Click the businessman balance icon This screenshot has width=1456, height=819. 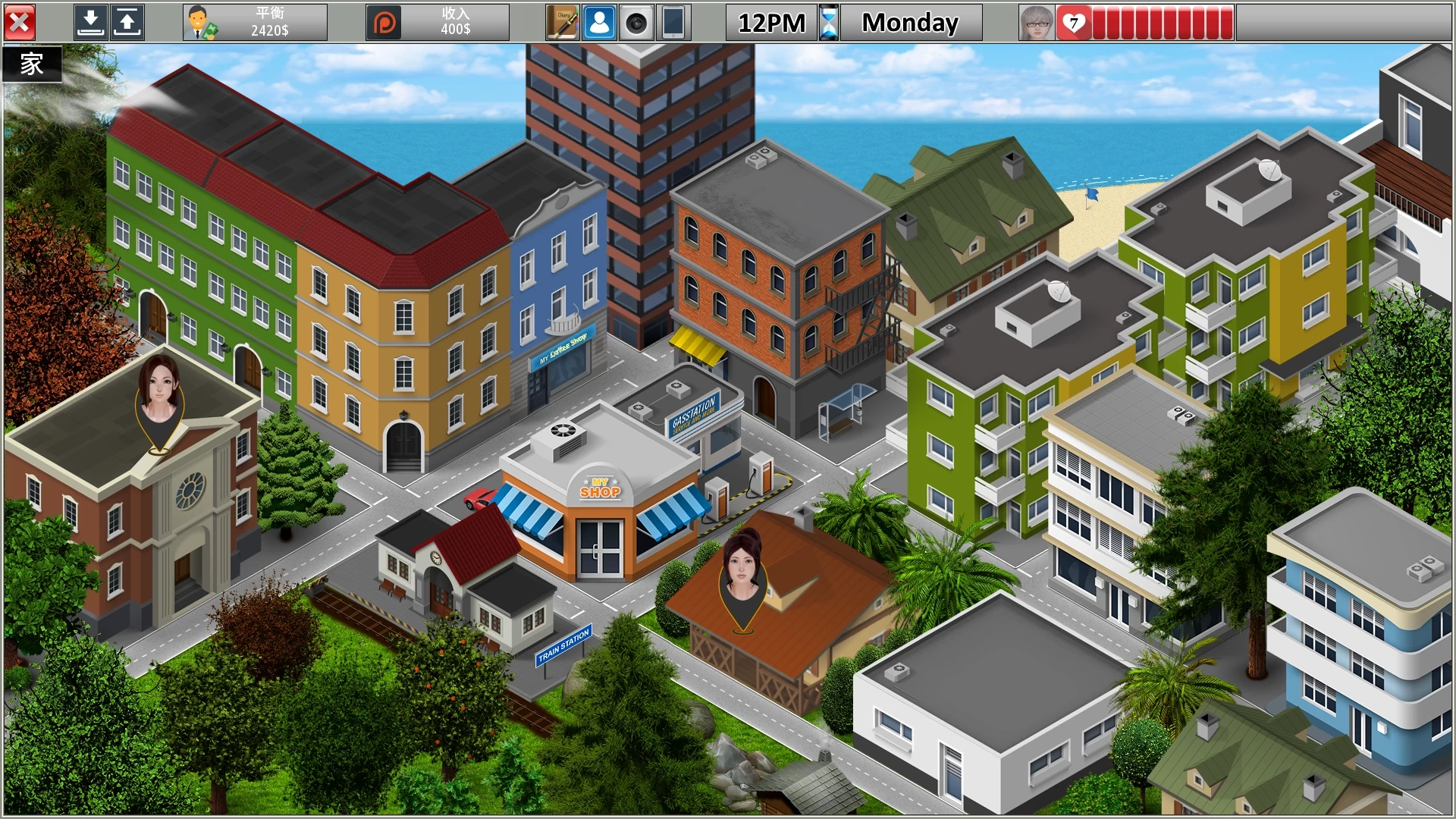(x=200, y=23)
